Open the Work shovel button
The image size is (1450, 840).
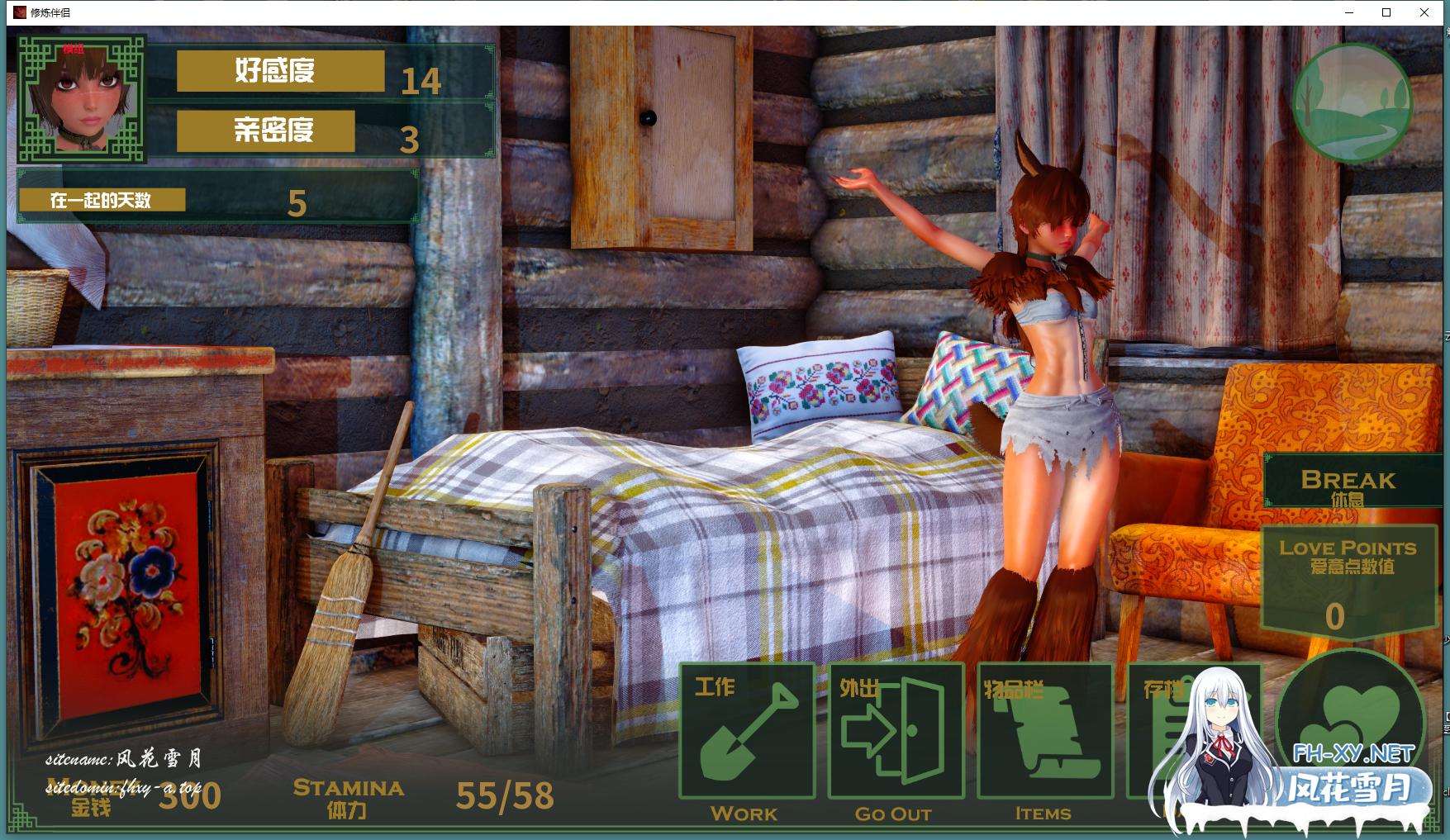(x=747, y=731)
